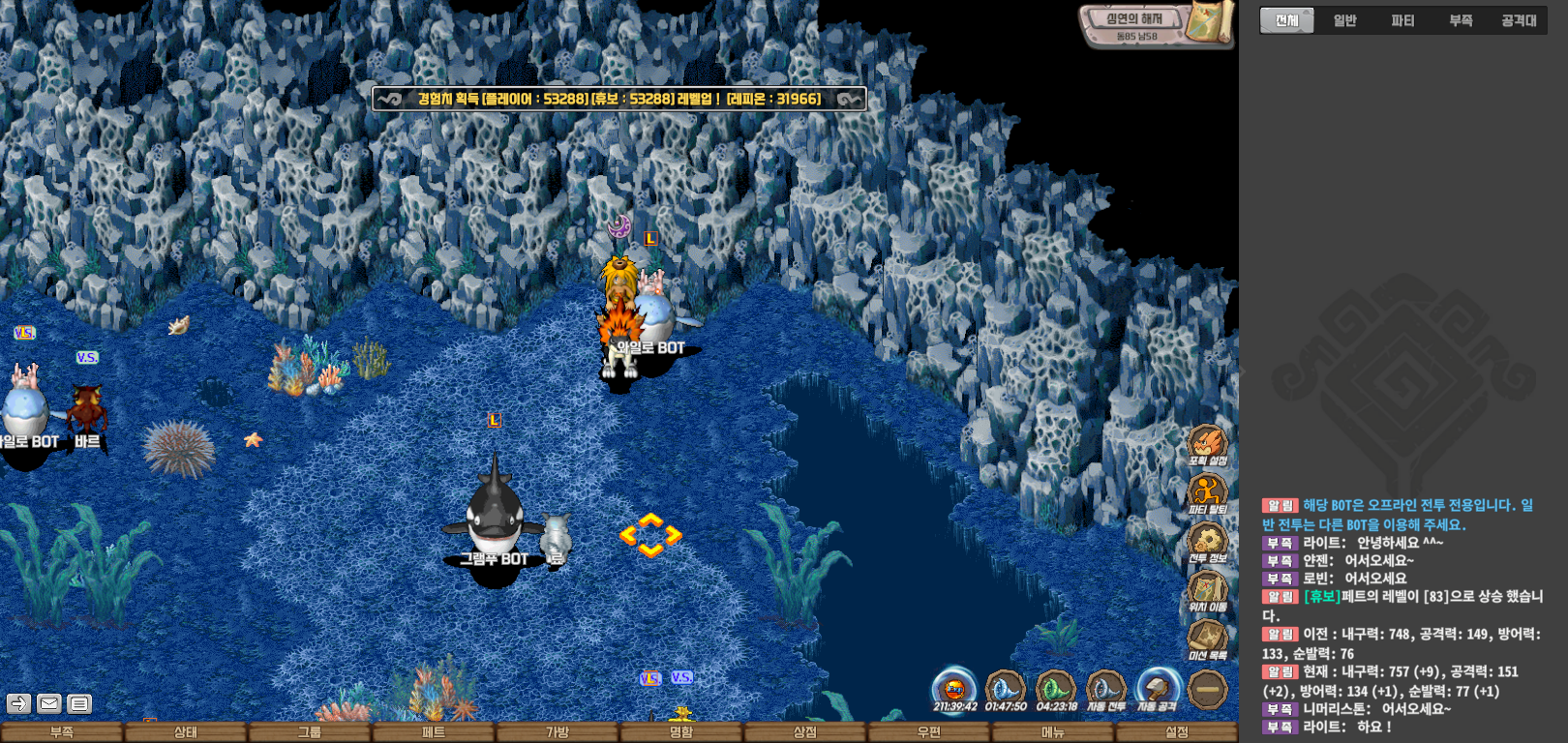The height and width of the screenshot is (743, 1568).
Task: Open the 우편 (mail) menu
Action: coord(928,732)
